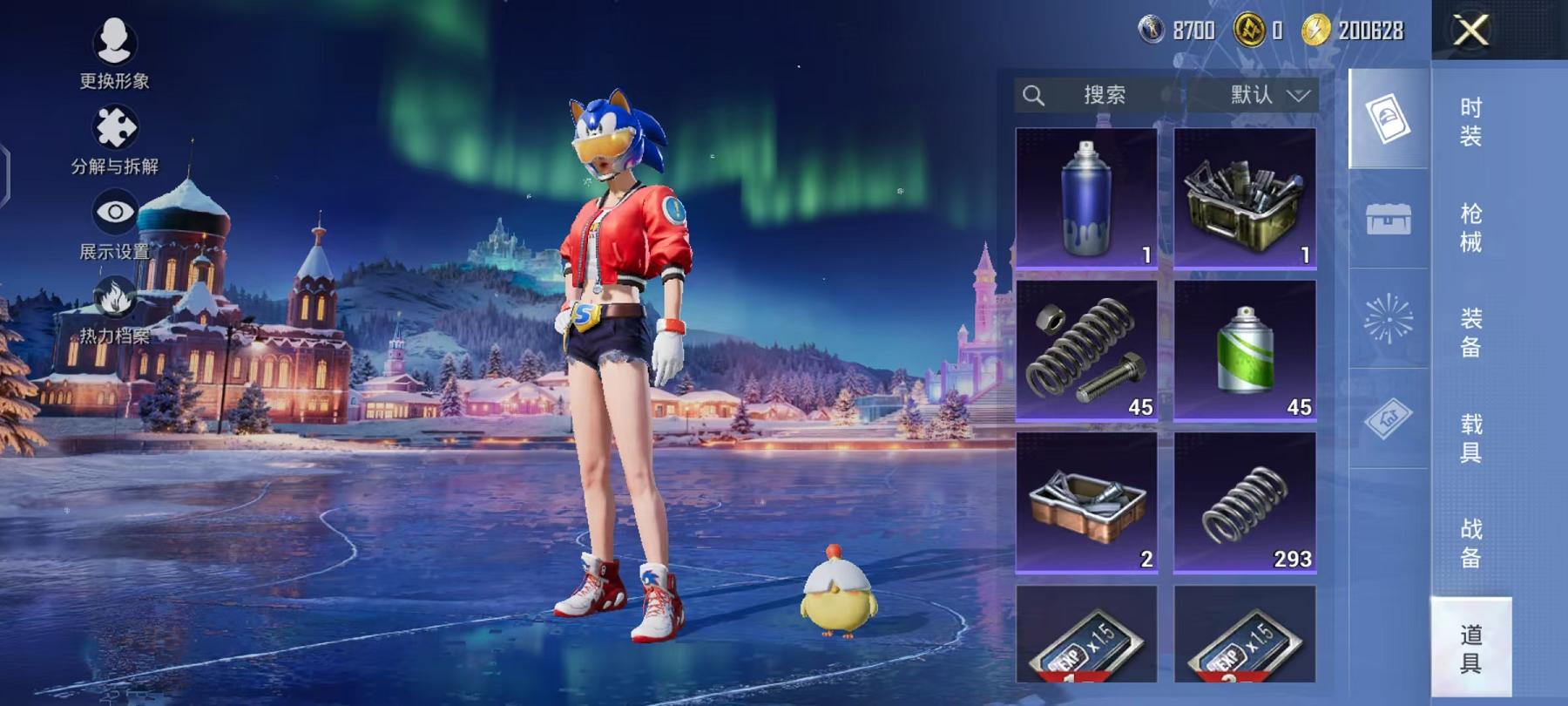Switch to the 战备 combat gear tab
The height and width of the screenshot is (706, 1568).
pyautogui.click(x=1470, y=542)
